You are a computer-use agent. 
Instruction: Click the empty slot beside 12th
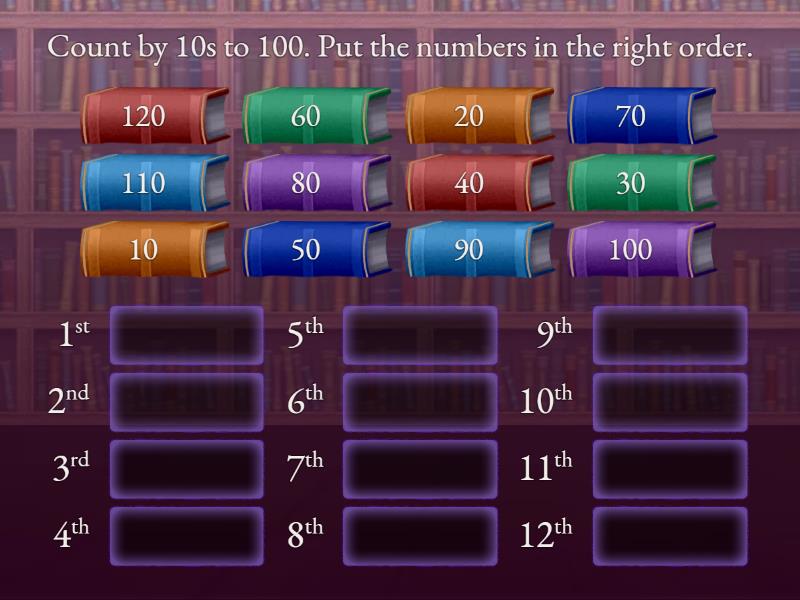click(x=670, y=536)
